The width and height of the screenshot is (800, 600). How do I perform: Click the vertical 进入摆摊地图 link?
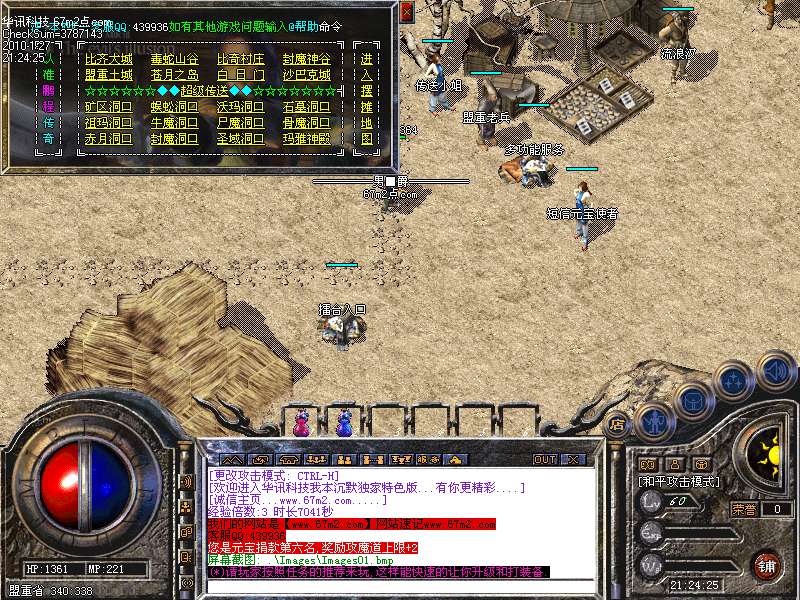point(367,98)
